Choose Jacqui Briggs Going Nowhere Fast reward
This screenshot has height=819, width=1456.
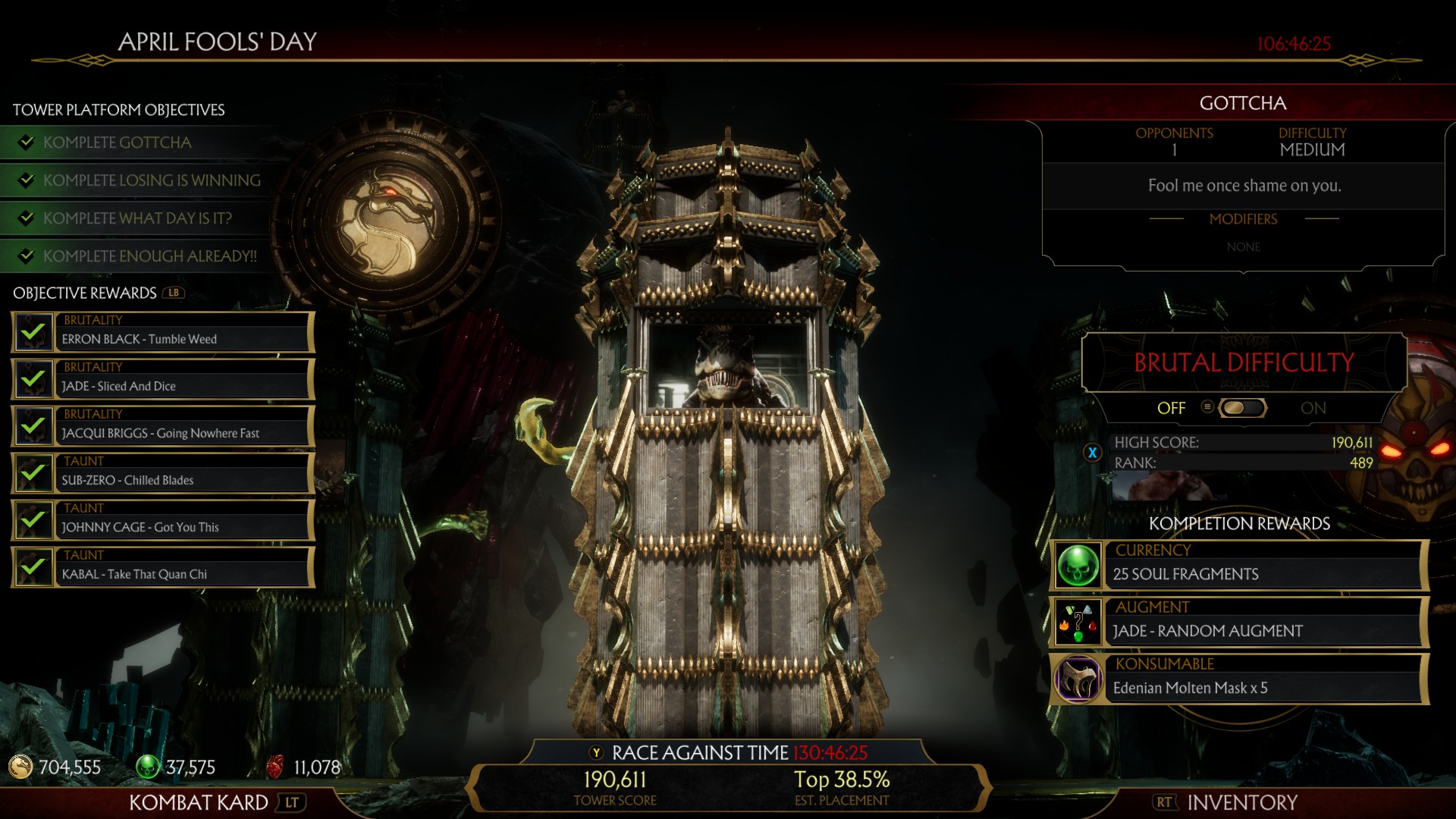tap(163, 426)
